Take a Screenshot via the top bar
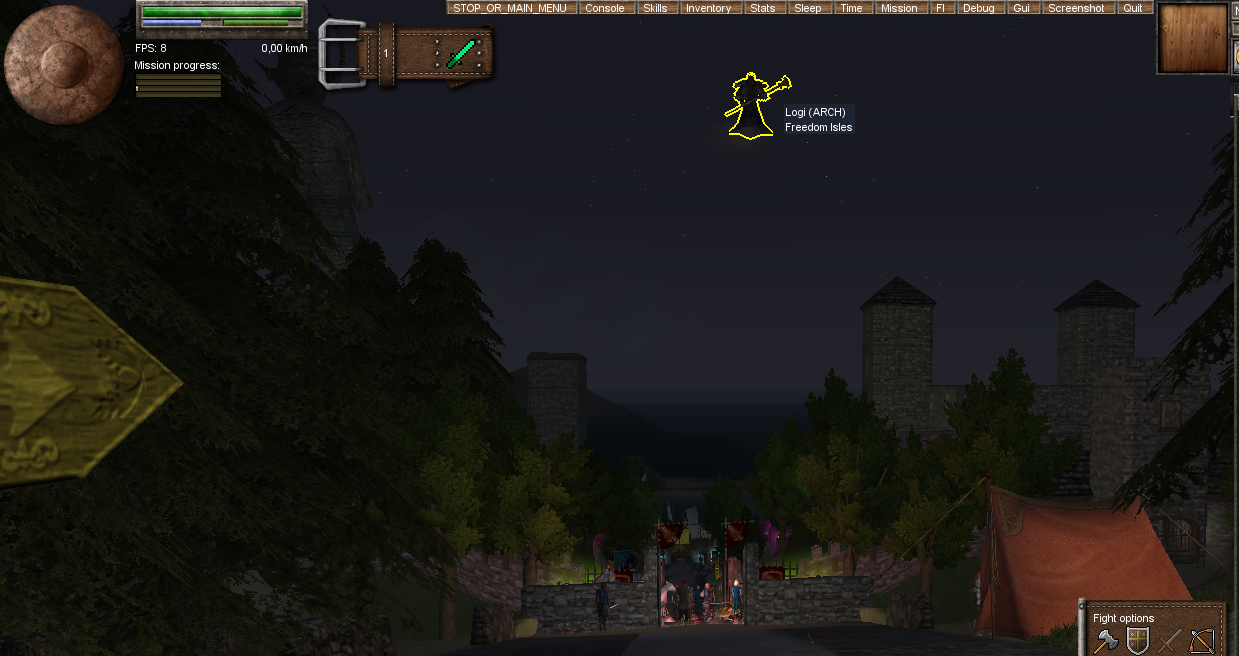Screen dimensions: 1239x656 1076,8
